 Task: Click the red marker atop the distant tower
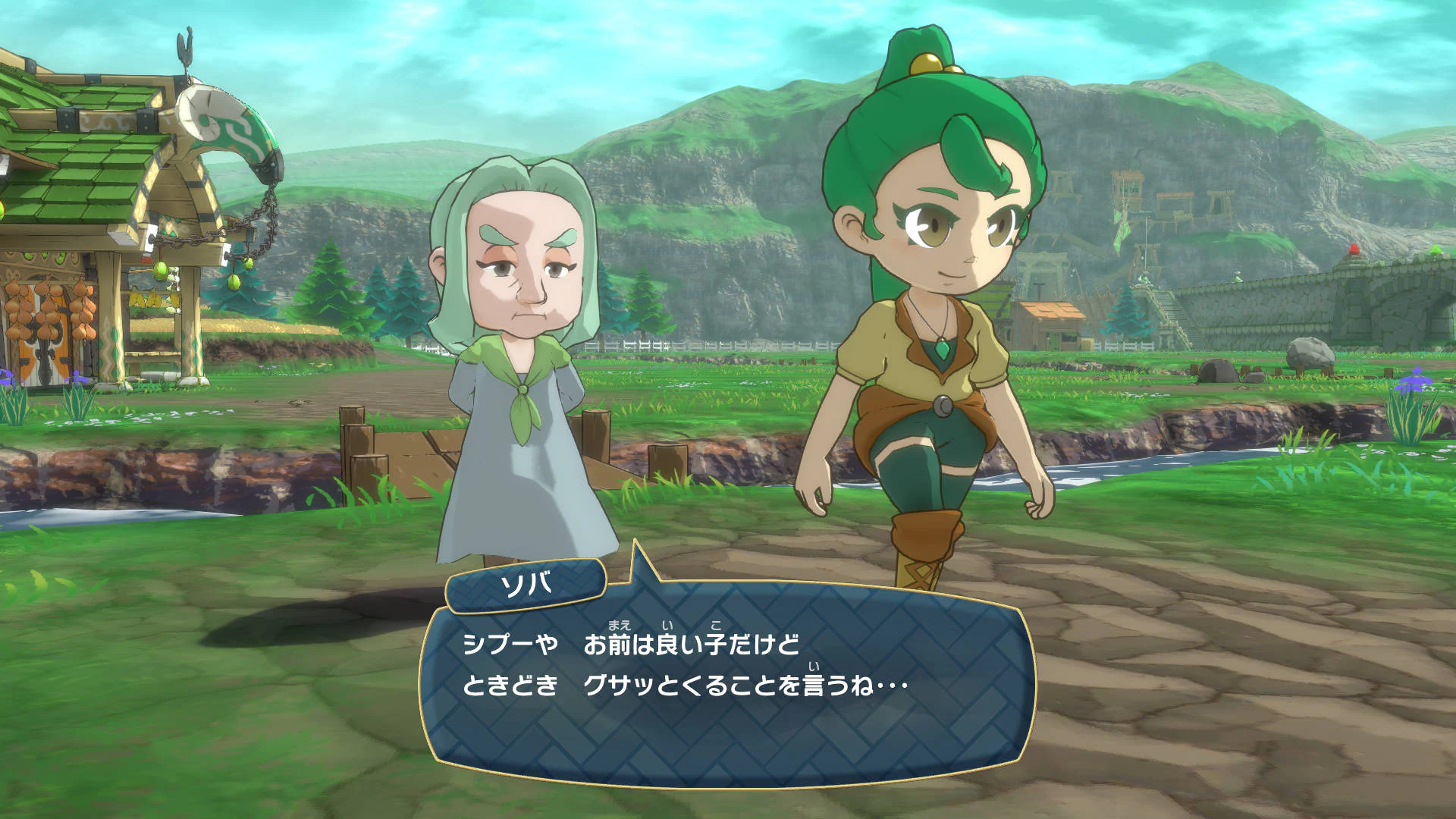tap(1354, 249)
